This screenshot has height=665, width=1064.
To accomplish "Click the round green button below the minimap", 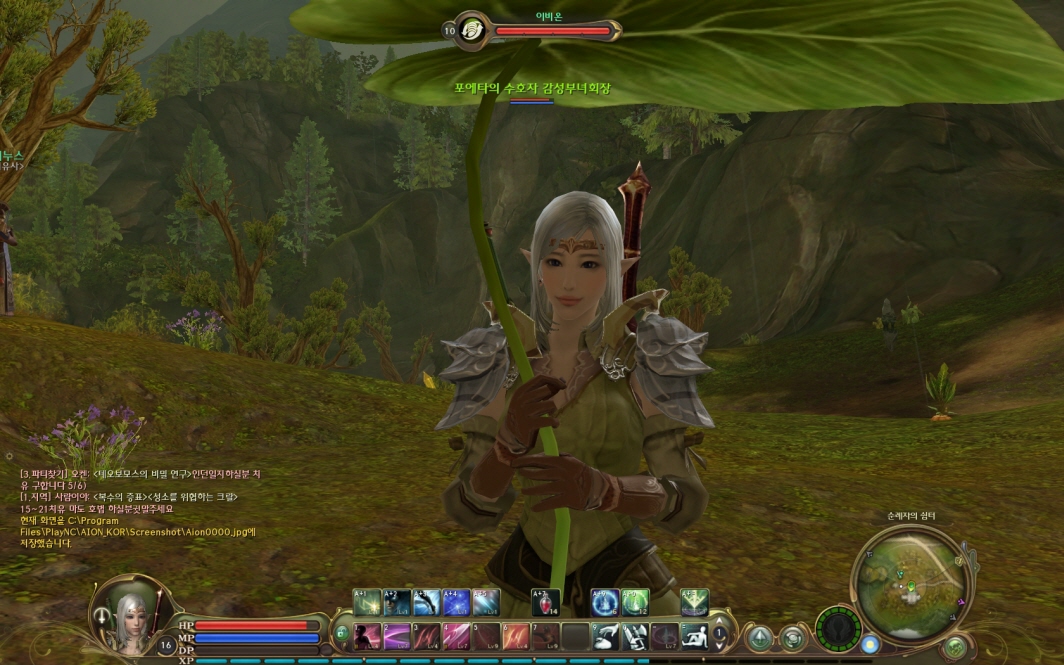I will point(955,647).
